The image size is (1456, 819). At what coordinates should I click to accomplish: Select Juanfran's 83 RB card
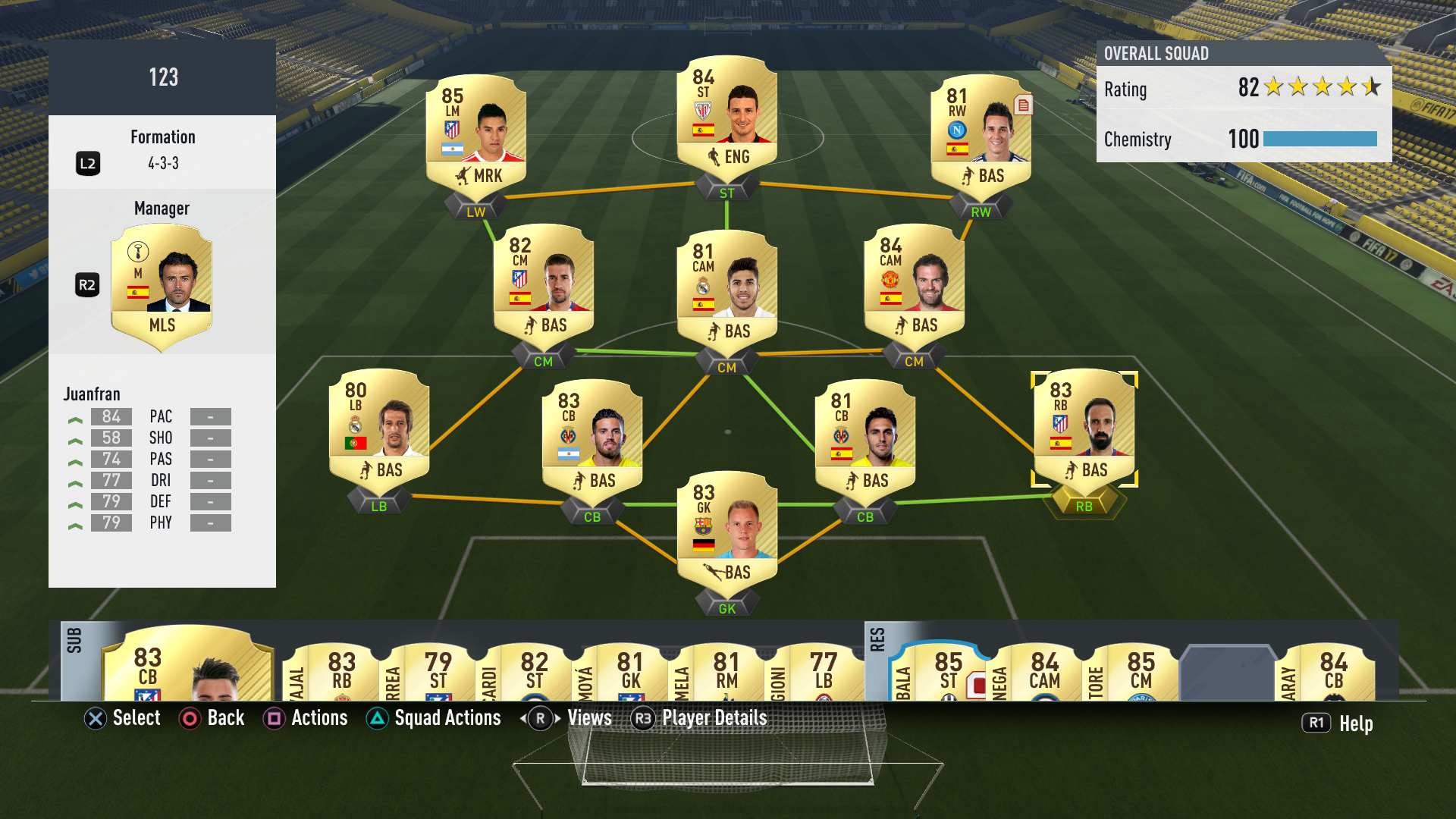[x=1084, y=427]
